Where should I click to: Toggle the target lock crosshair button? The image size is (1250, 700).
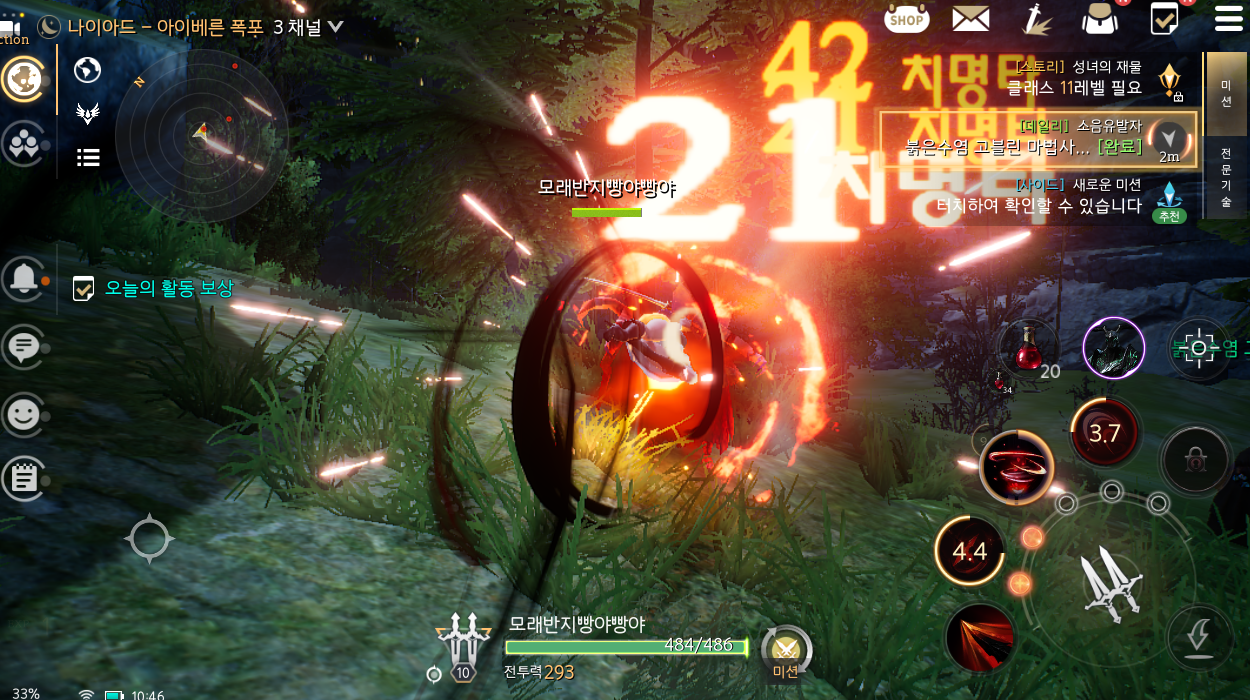tap(1198, 349)
